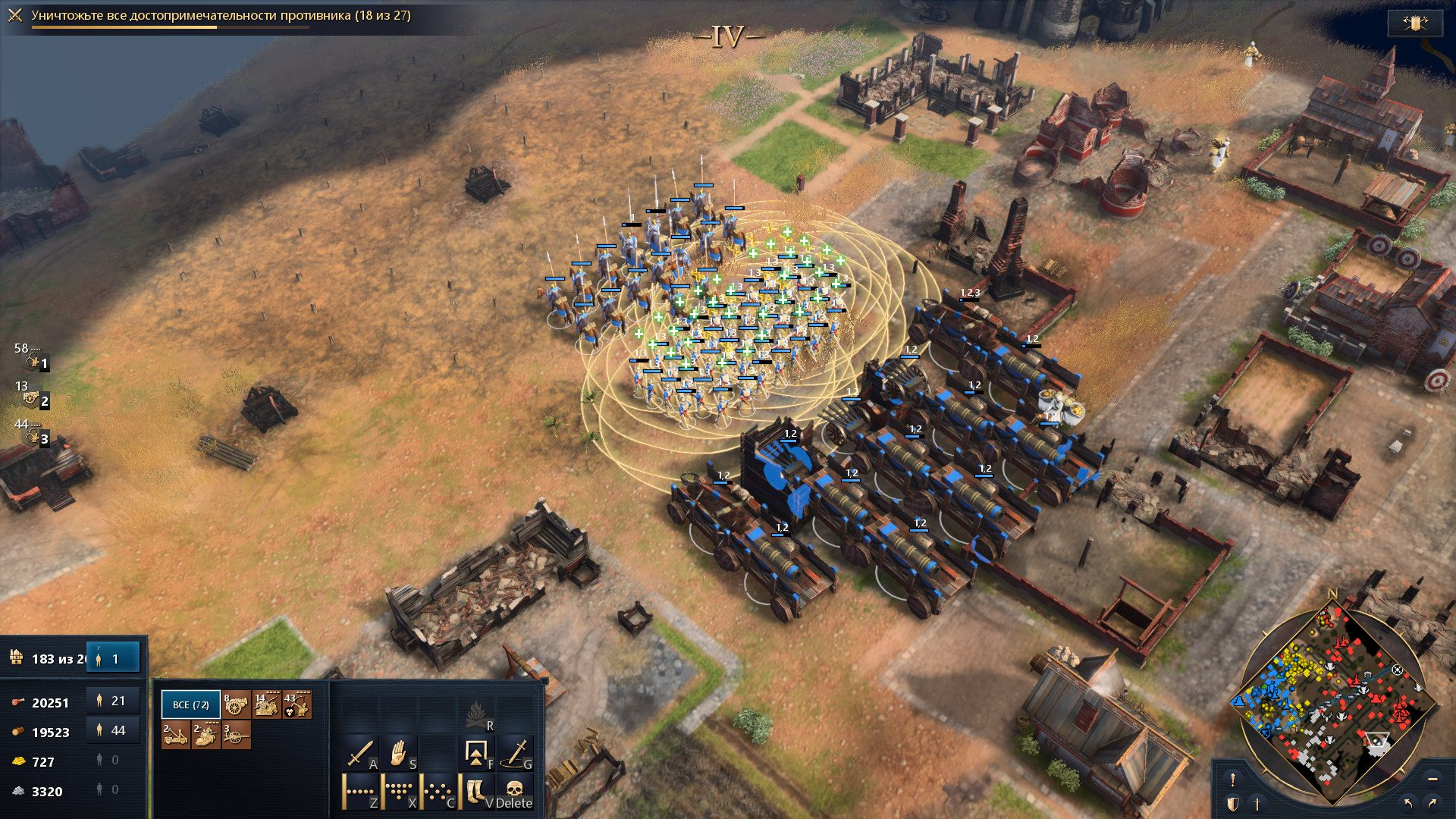Choose the line formation button
The image size is (1456, 819).
coord(361,792)
